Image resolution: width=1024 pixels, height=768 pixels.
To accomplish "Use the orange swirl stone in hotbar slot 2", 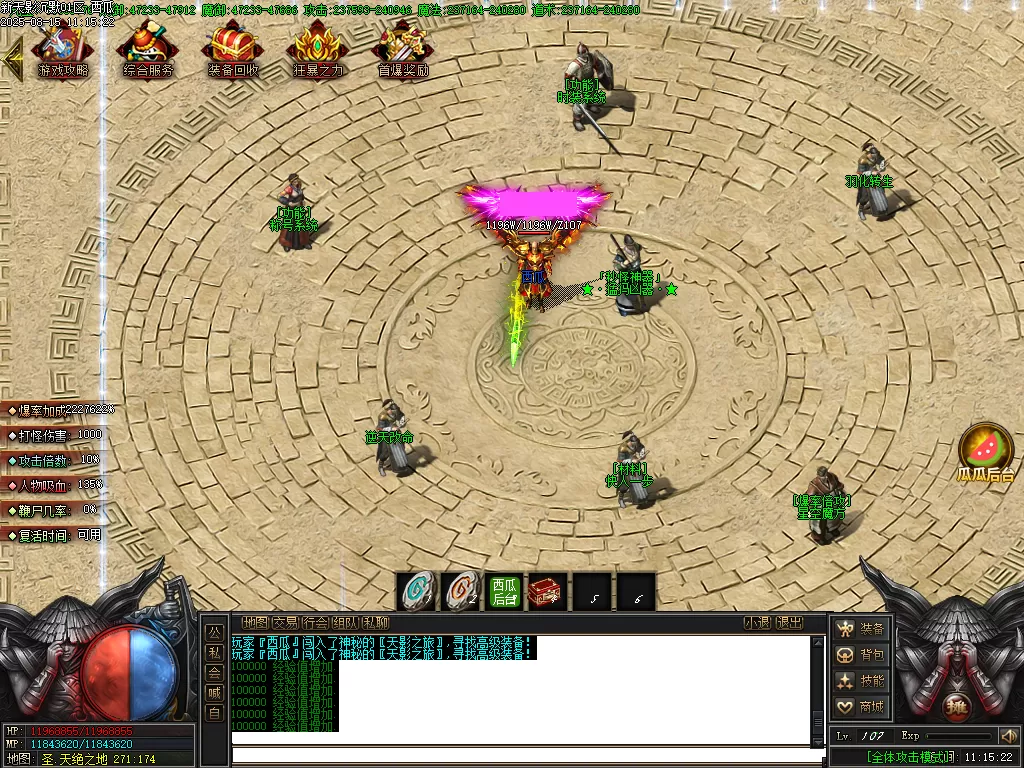I will point(460,591).
